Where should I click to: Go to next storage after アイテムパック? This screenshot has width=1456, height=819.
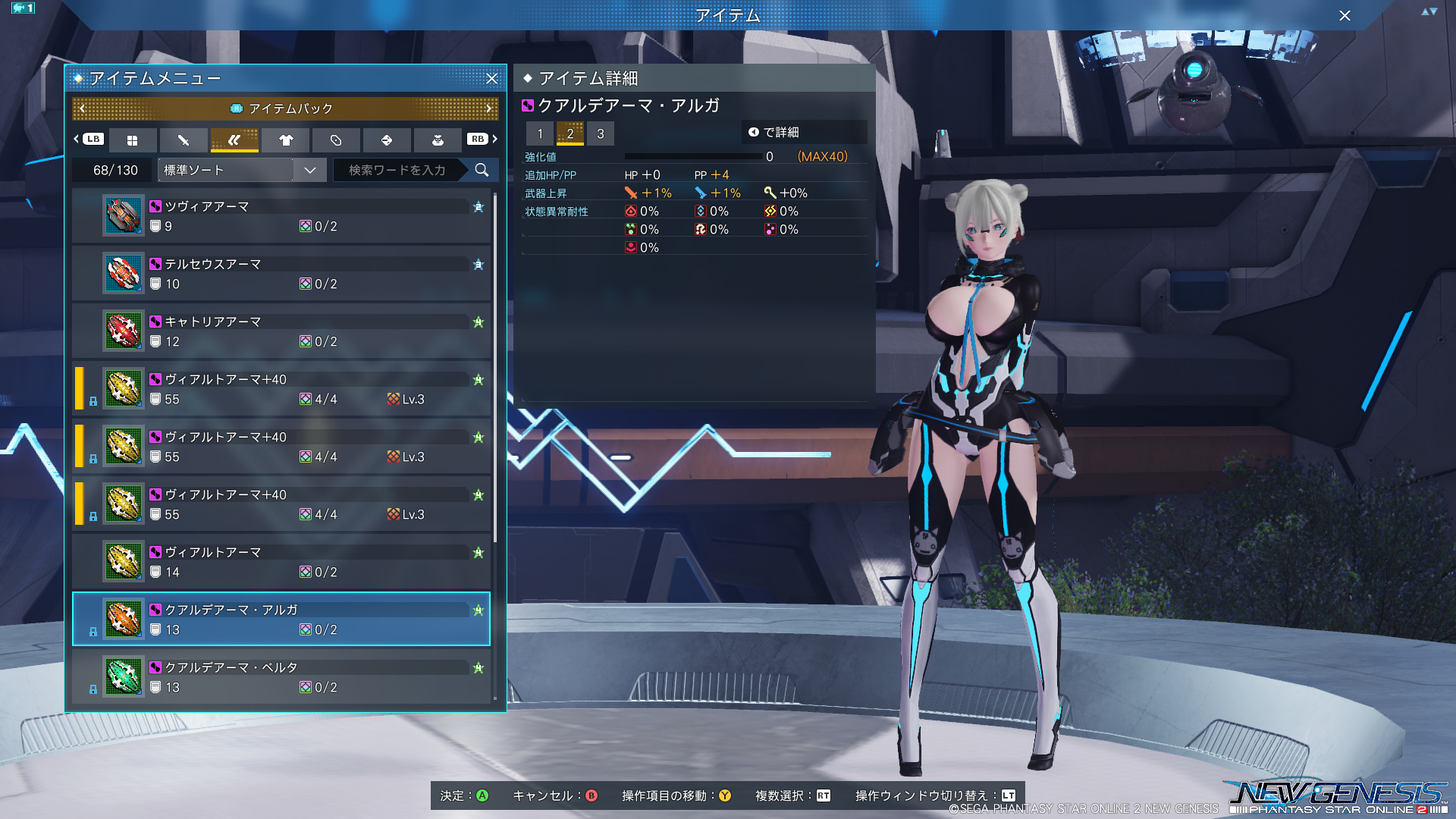tap(489, 108)
